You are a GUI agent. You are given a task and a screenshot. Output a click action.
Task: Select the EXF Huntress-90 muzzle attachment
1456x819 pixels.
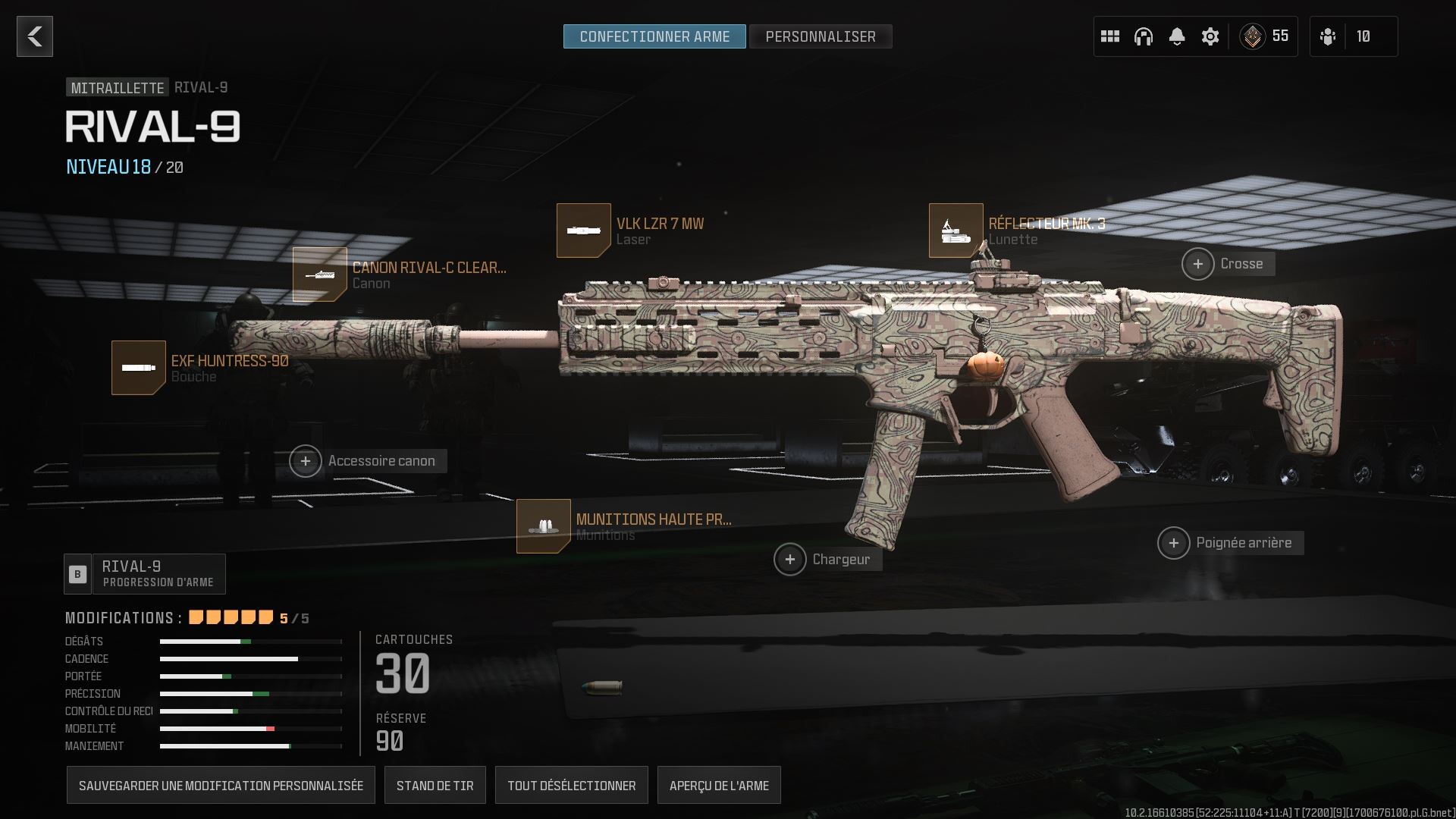click(140, 367)
